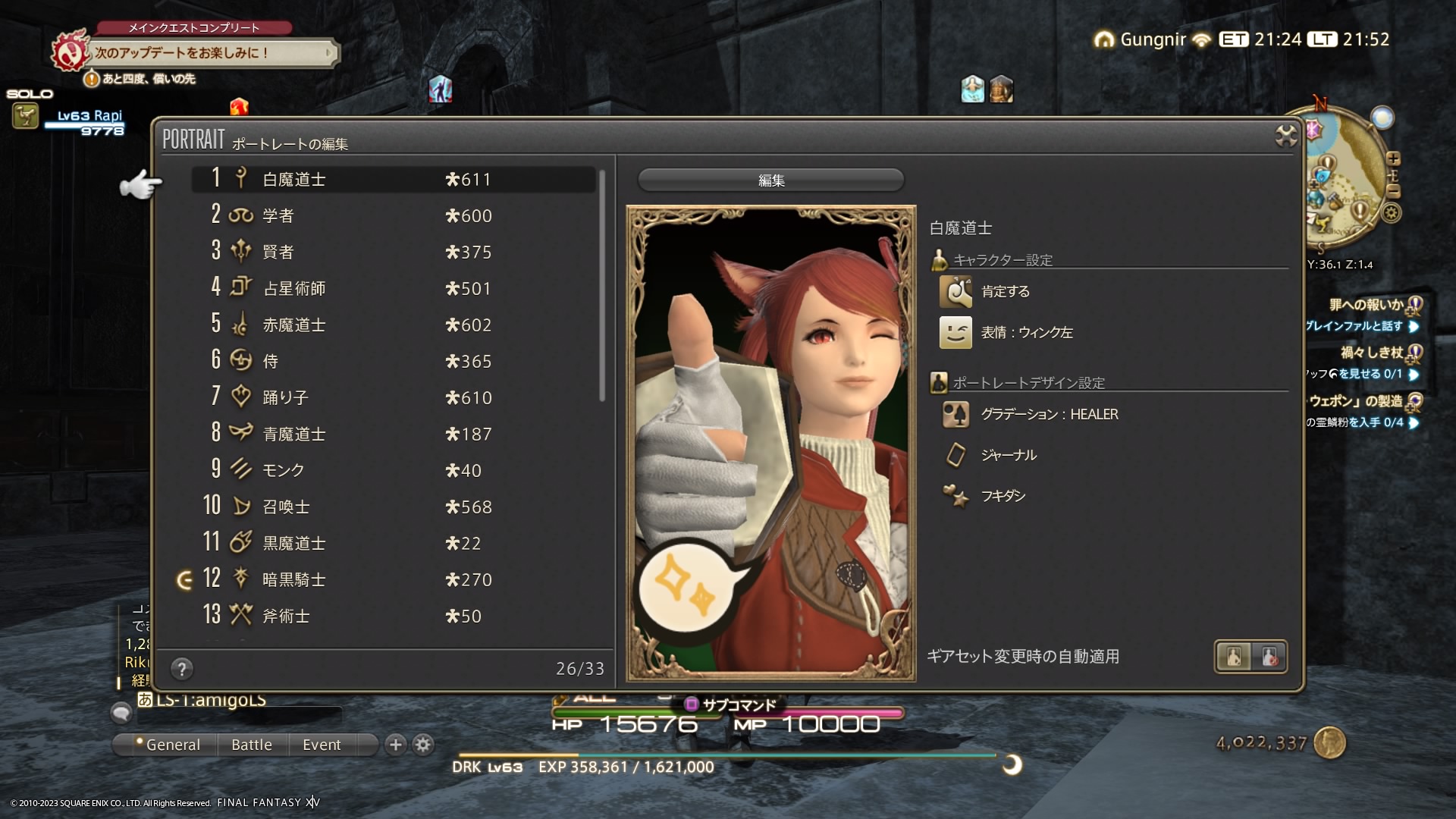Open chat log settings gear

pos(423,745)
